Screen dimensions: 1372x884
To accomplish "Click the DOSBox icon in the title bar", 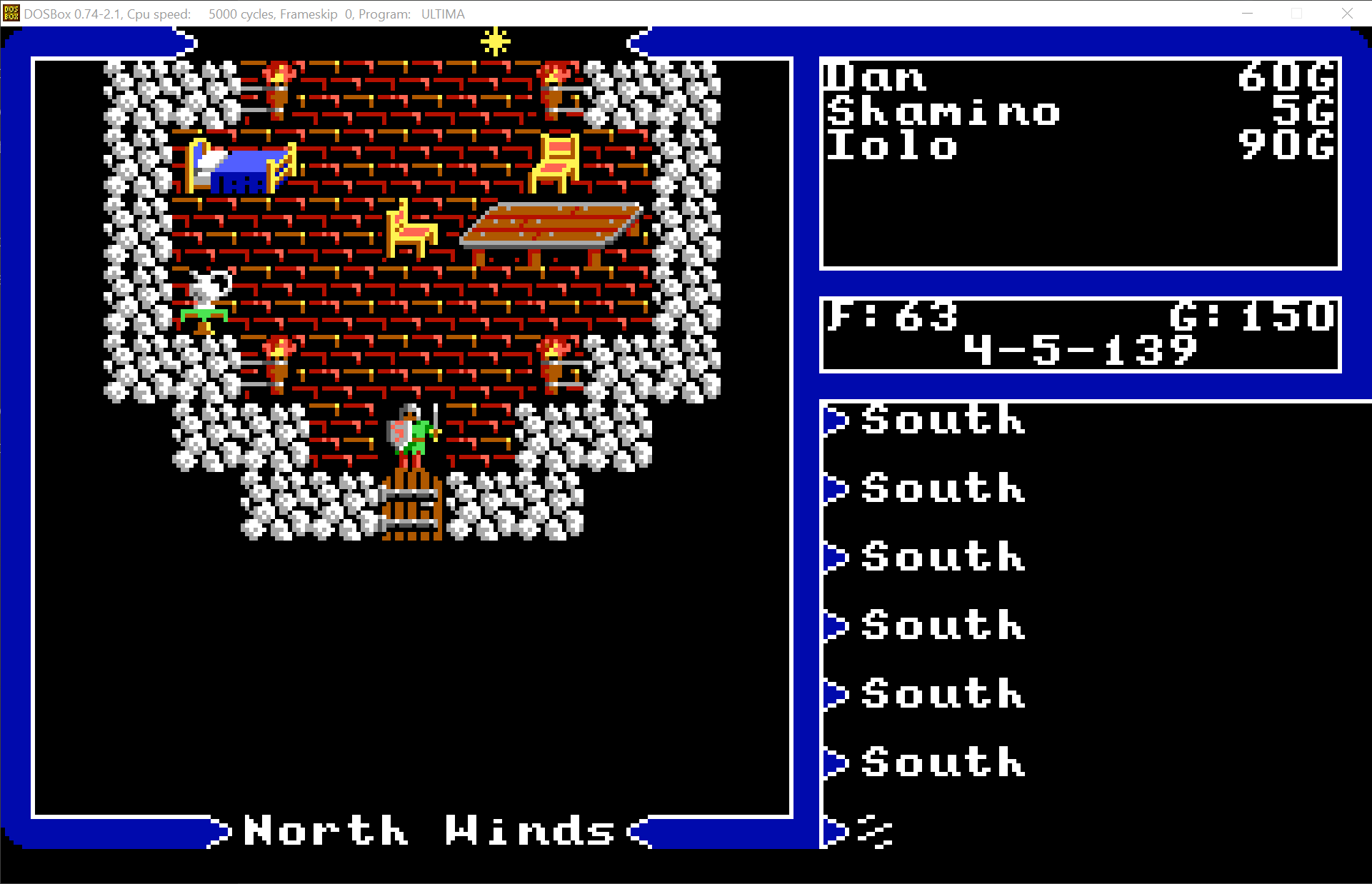I will [10, 13].
